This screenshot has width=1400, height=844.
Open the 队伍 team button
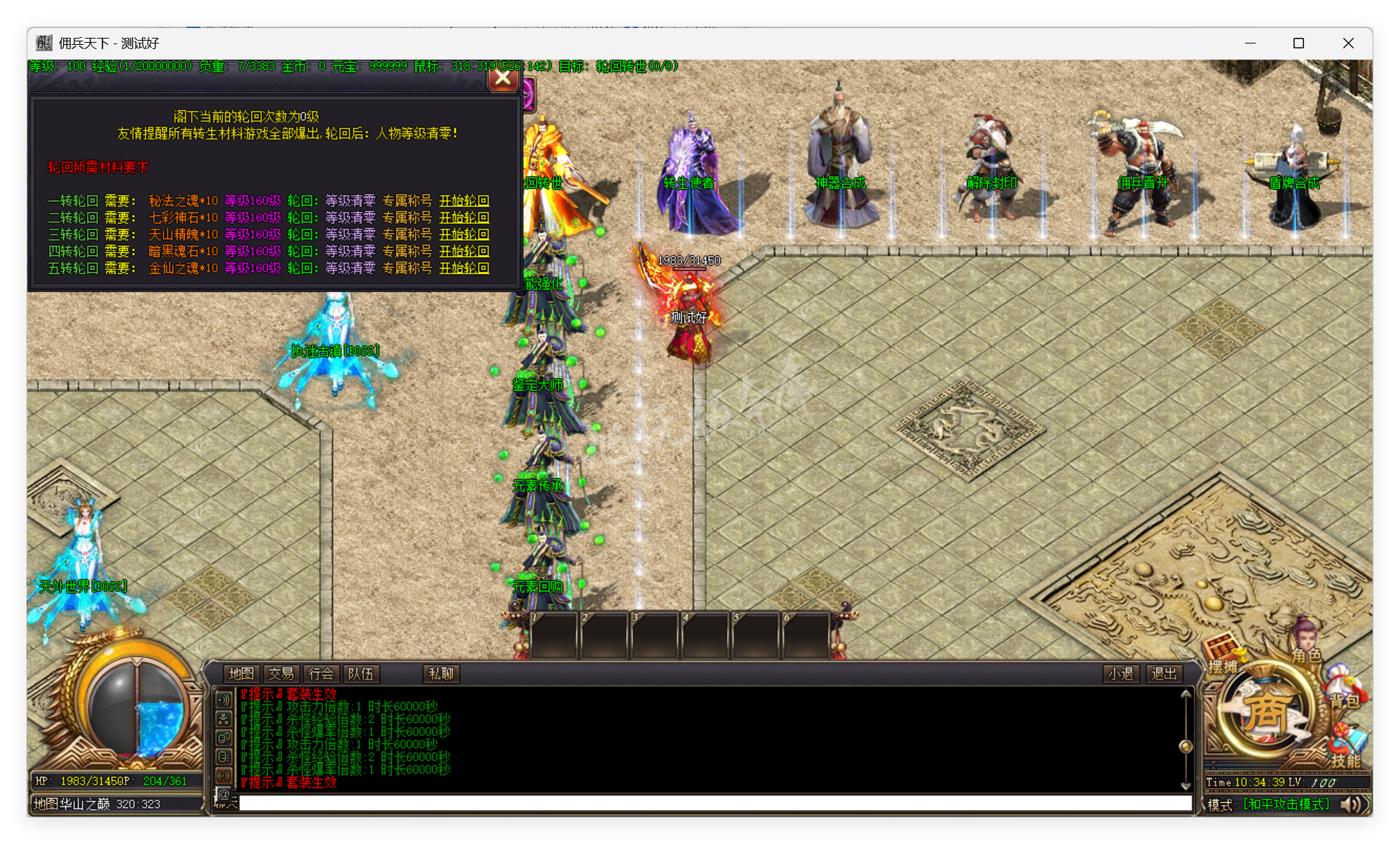point(361,674)
